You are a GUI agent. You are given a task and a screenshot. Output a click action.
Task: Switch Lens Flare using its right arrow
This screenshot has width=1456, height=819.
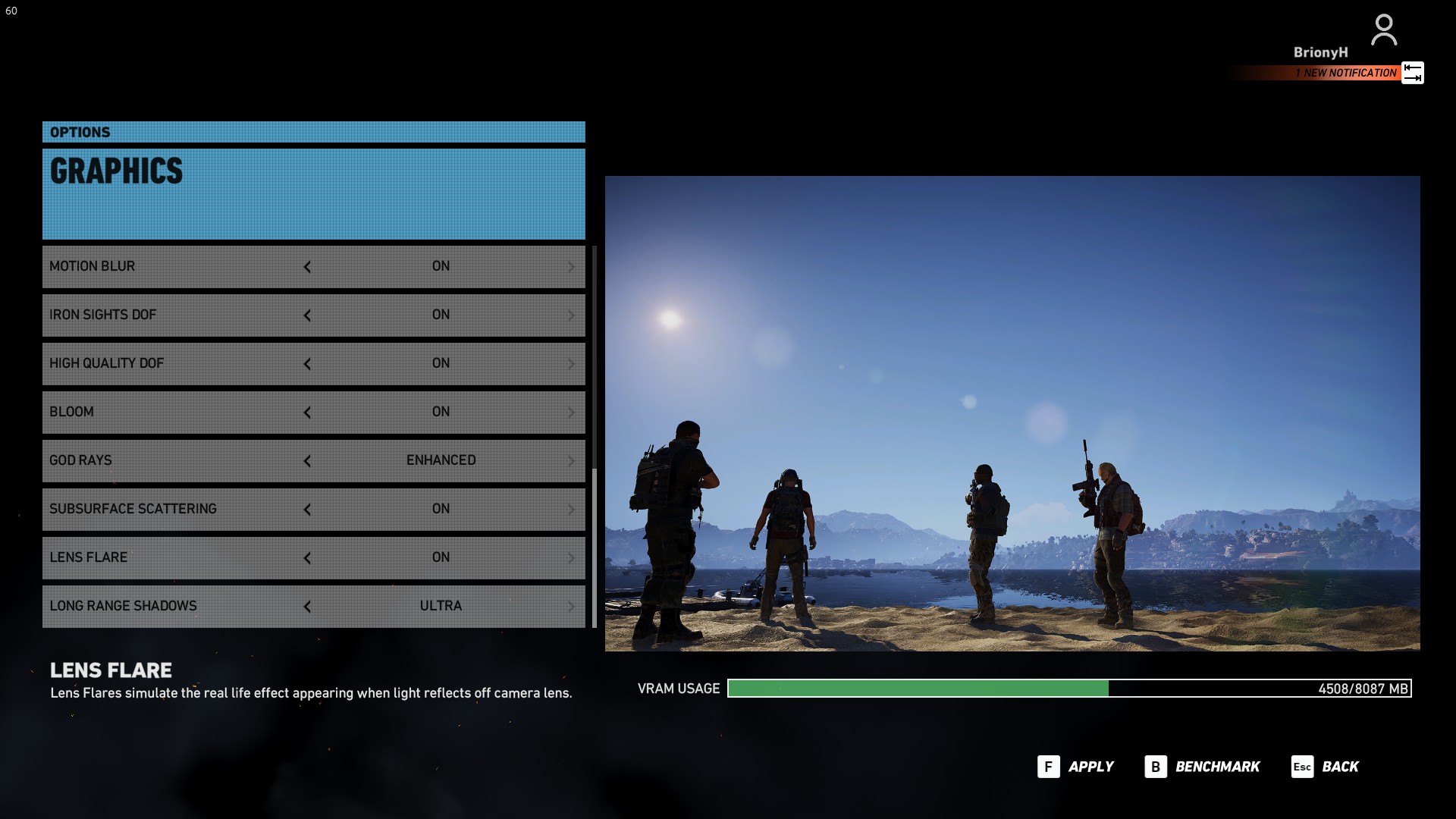571,558
